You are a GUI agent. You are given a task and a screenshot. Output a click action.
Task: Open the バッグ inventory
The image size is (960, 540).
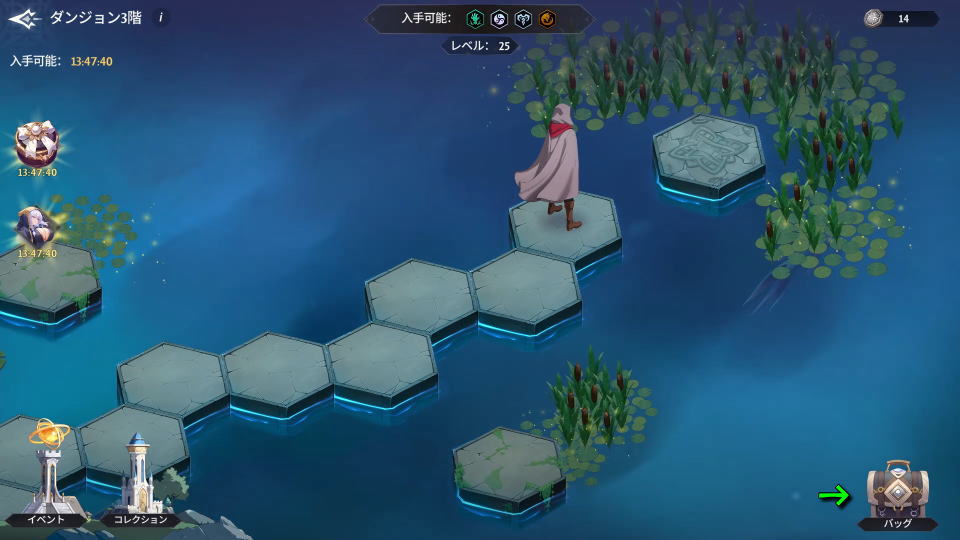coord(897,494)
